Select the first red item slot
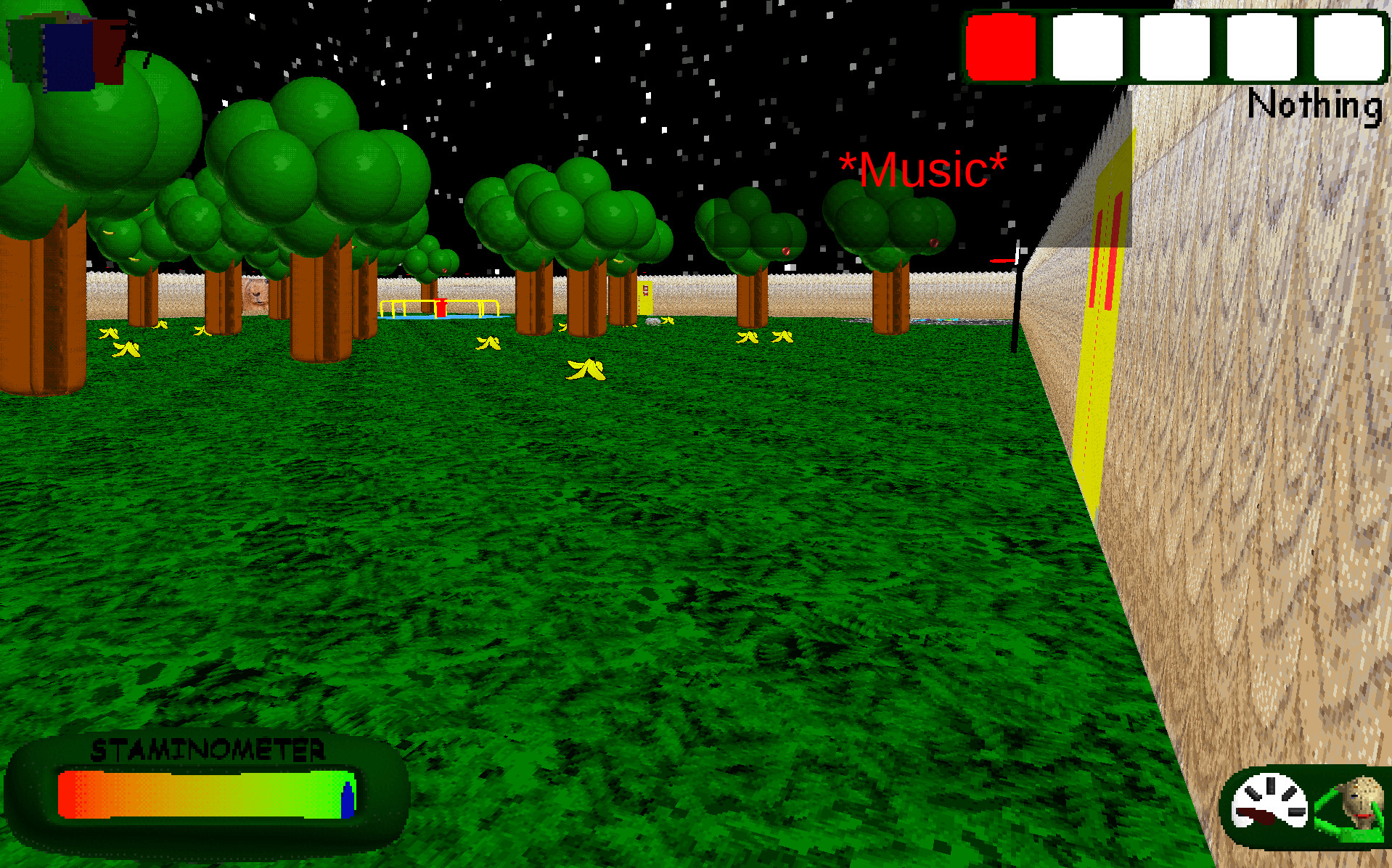The height and width of the screenshot is (868, 1392). coord(1002,47)
